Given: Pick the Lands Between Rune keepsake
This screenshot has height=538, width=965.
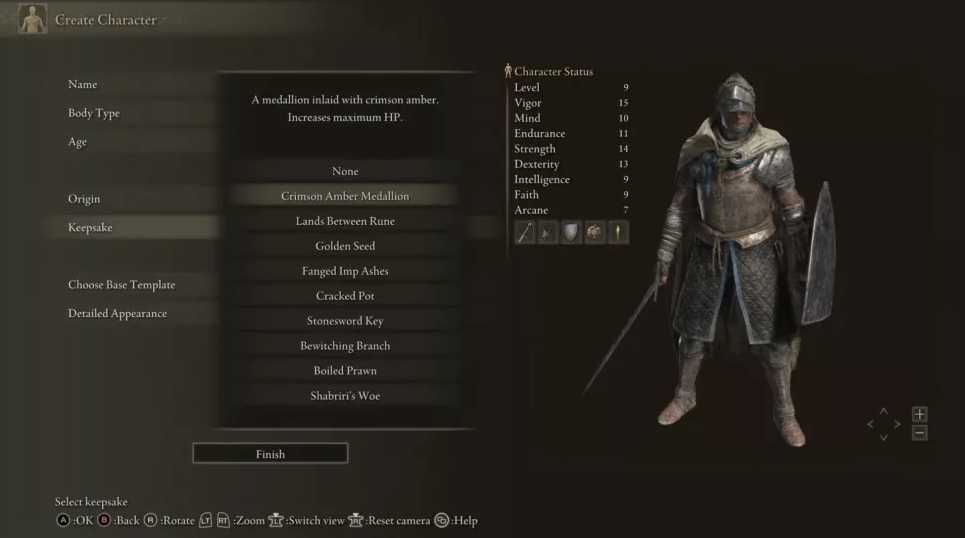Looking at the screenshot, I should pyautogui.click(x=345, y=221).
